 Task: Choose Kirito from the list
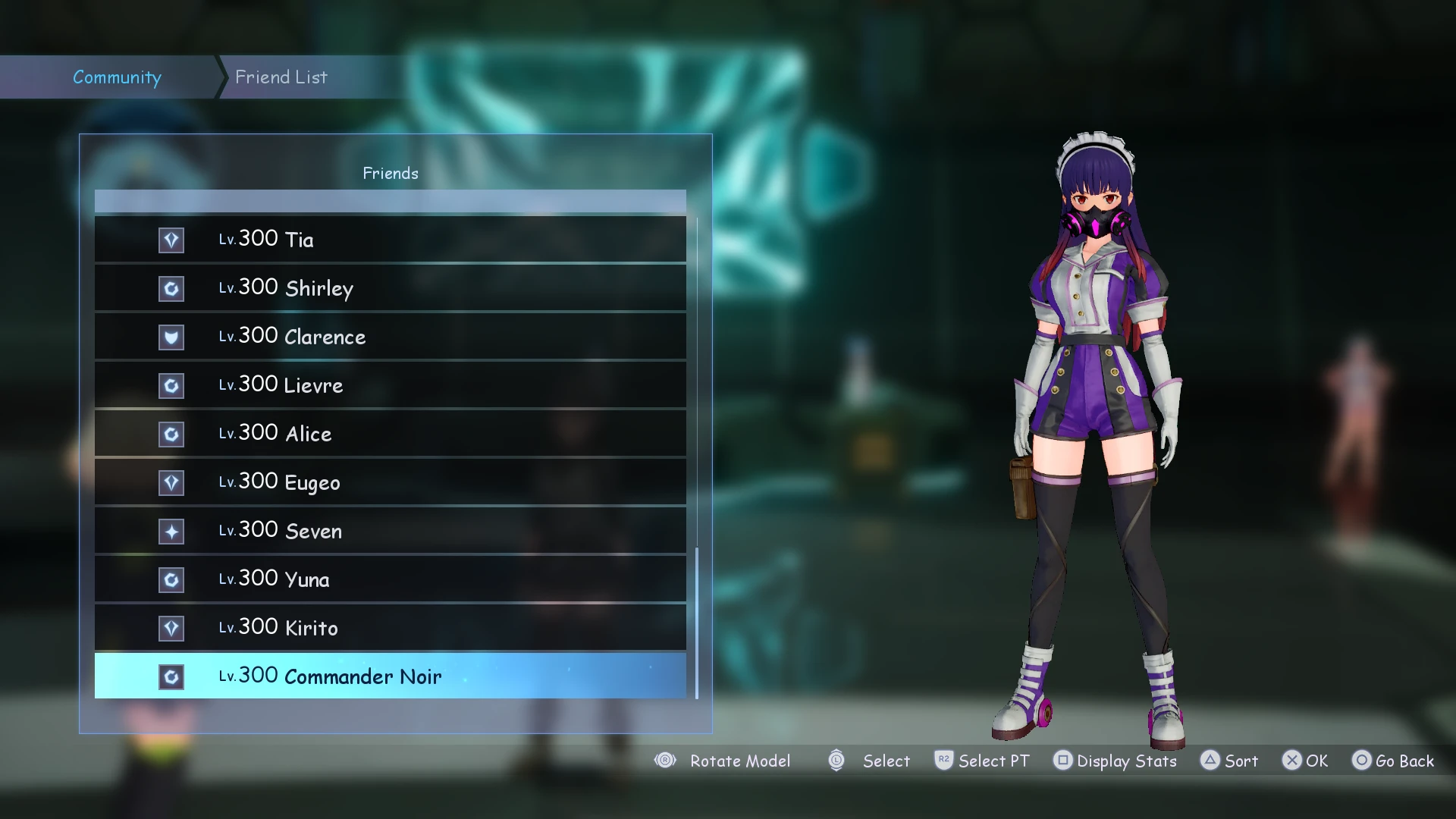coord(390,628)
